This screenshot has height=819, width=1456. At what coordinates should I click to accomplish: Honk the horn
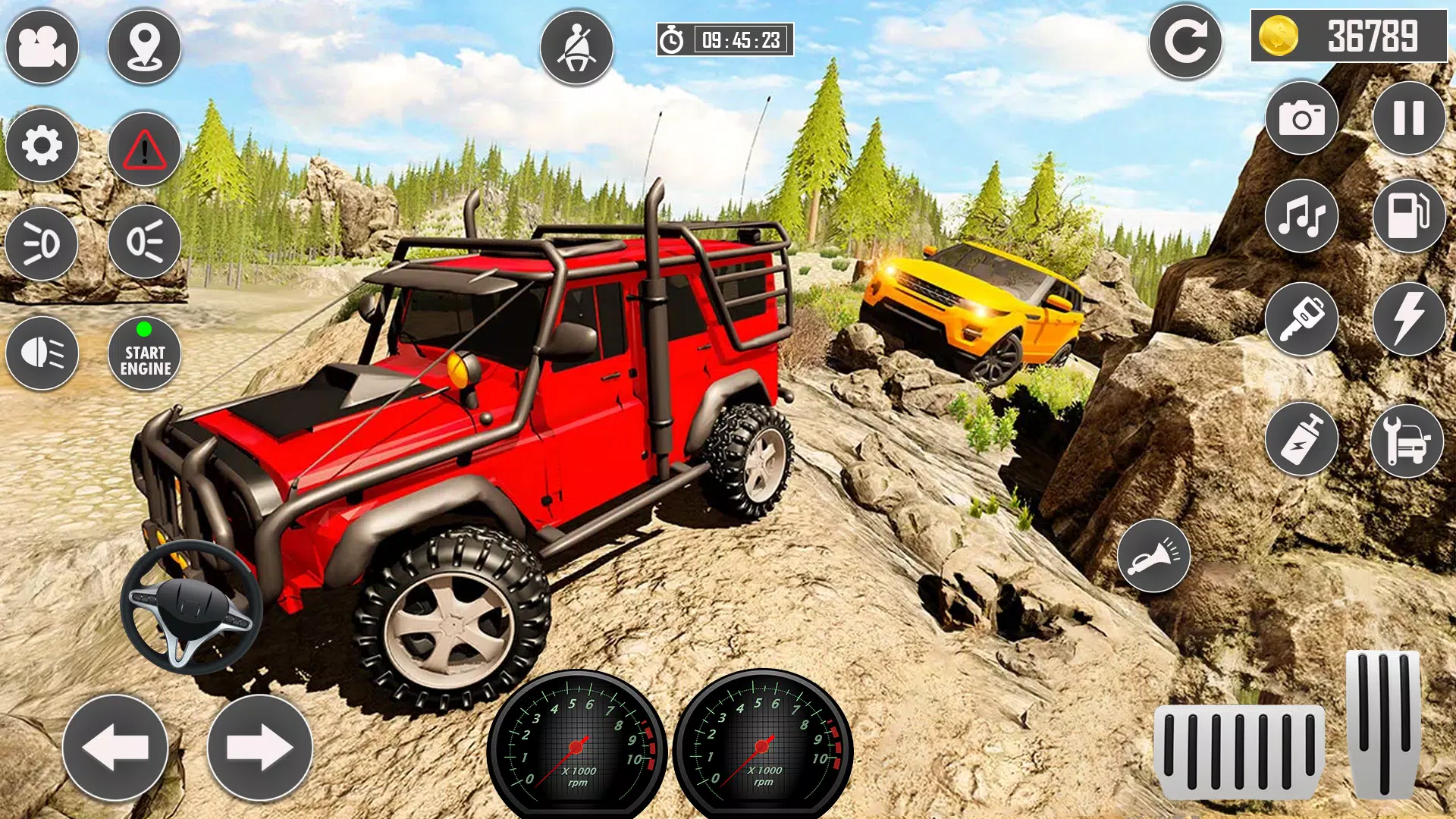[x=1153, y=556]
